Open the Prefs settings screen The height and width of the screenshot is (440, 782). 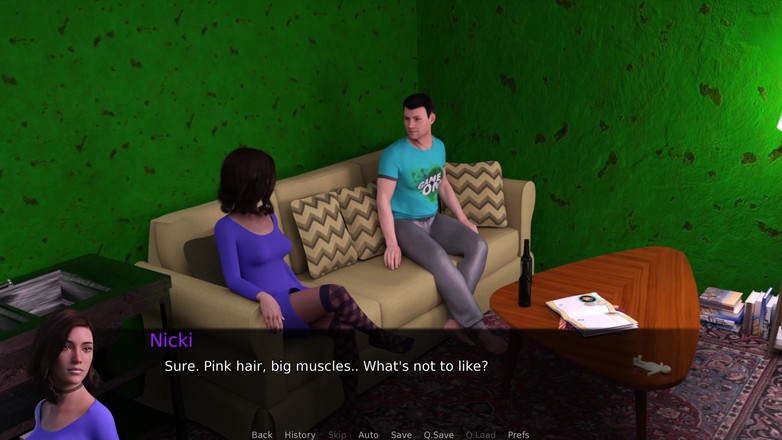518,435
